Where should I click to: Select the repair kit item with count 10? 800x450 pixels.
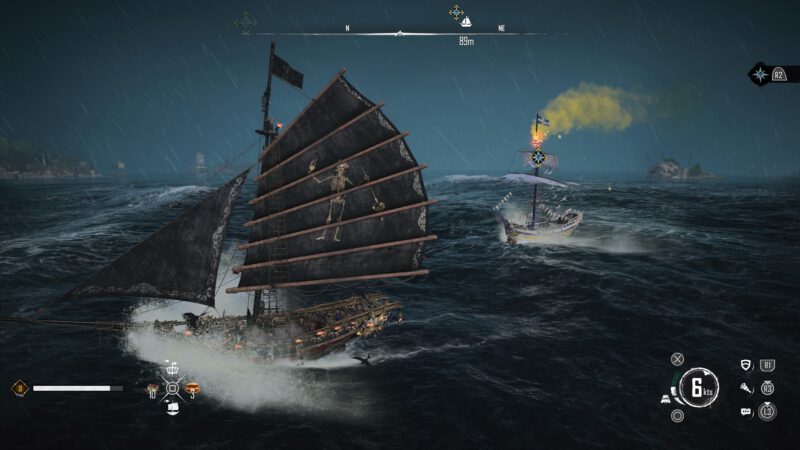153,388
